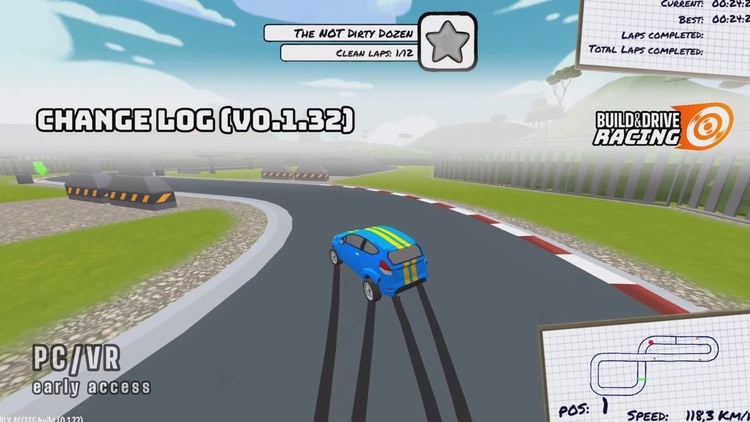Image resolution: width=750 pixels, height=422 pixels.
Task: Click the star badge of the achievement tracker
Action: pyautogui.click(x=446, y=42)
